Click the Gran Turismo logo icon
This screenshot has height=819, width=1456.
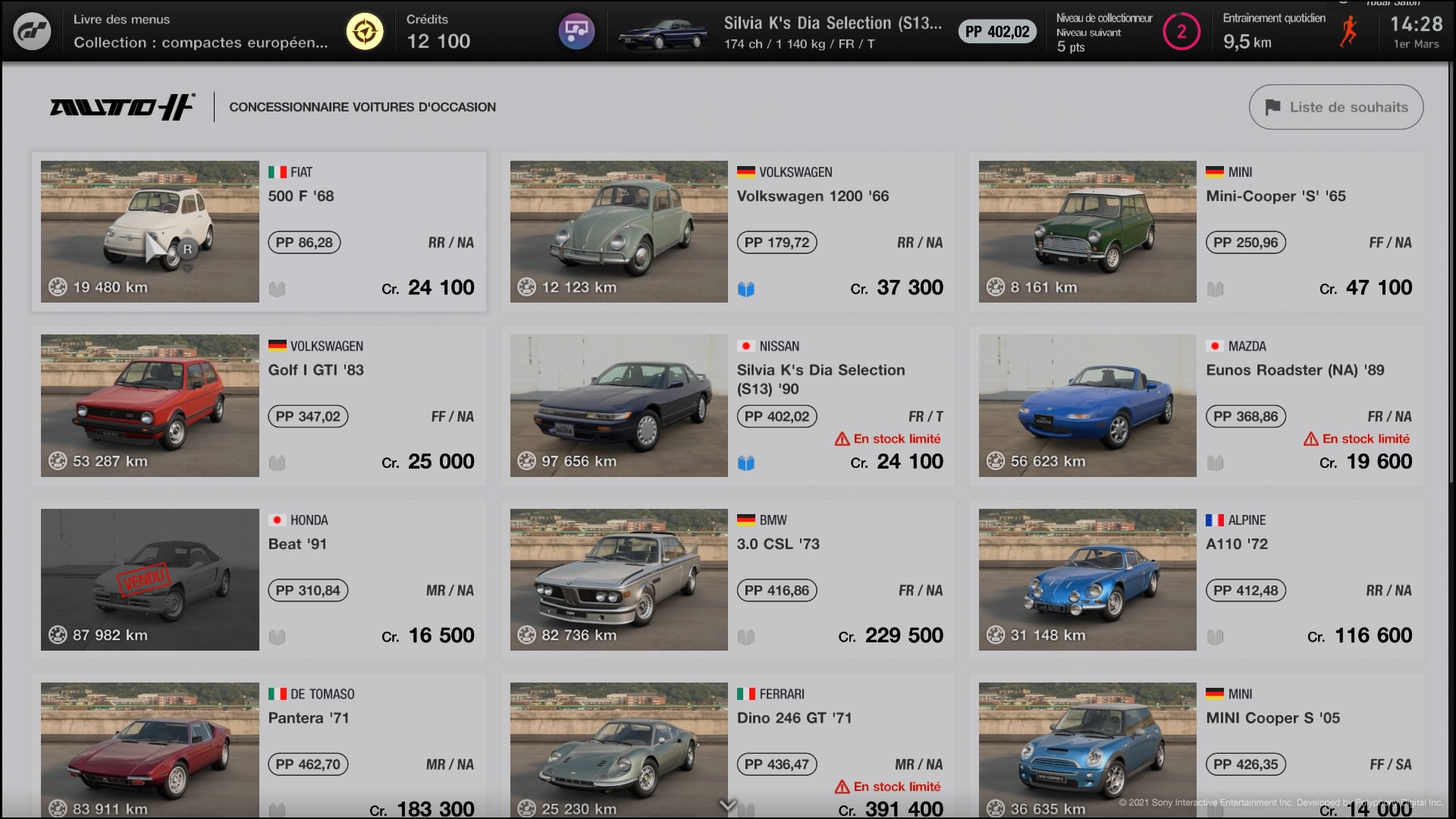tap(33, 32)
